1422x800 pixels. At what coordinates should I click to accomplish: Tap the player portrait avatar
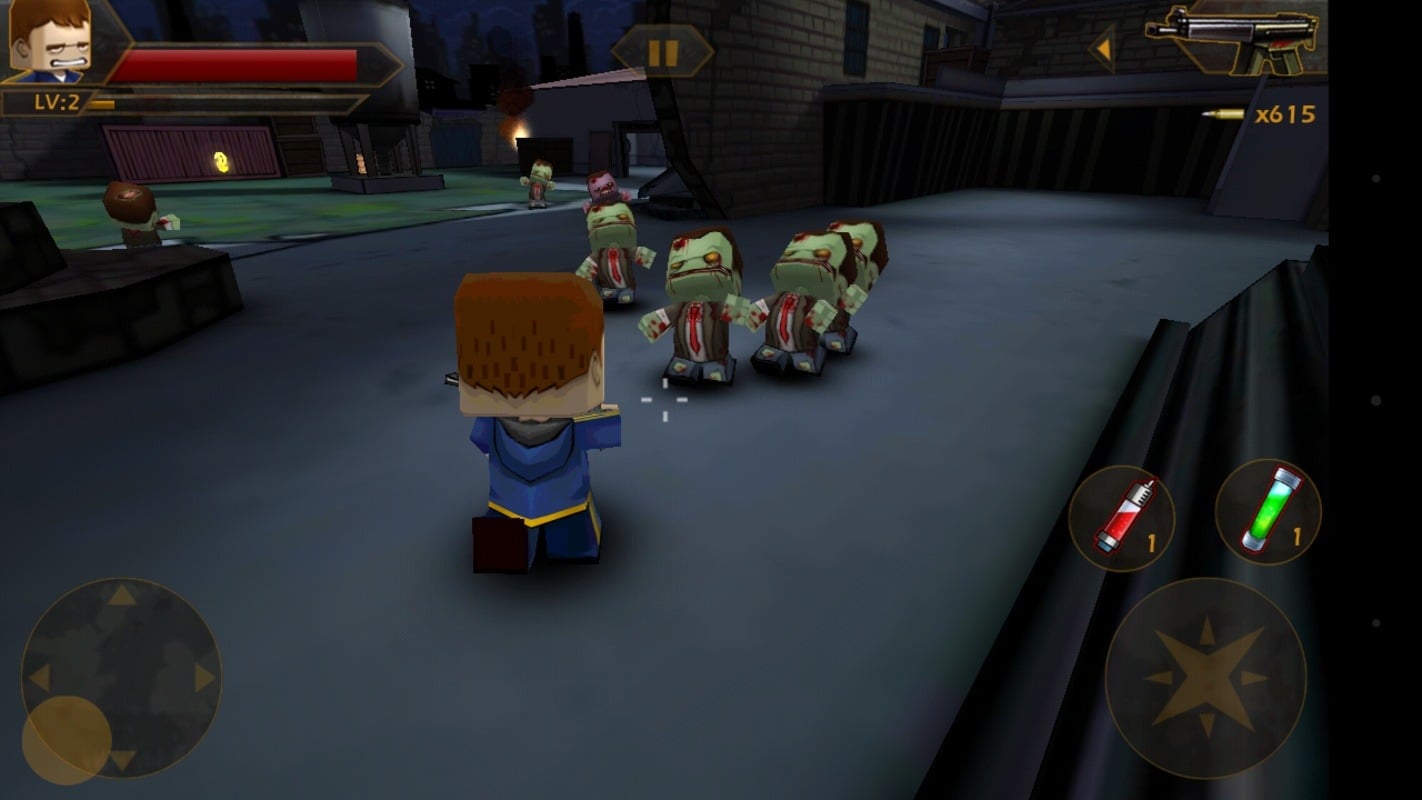click(49, 40)
